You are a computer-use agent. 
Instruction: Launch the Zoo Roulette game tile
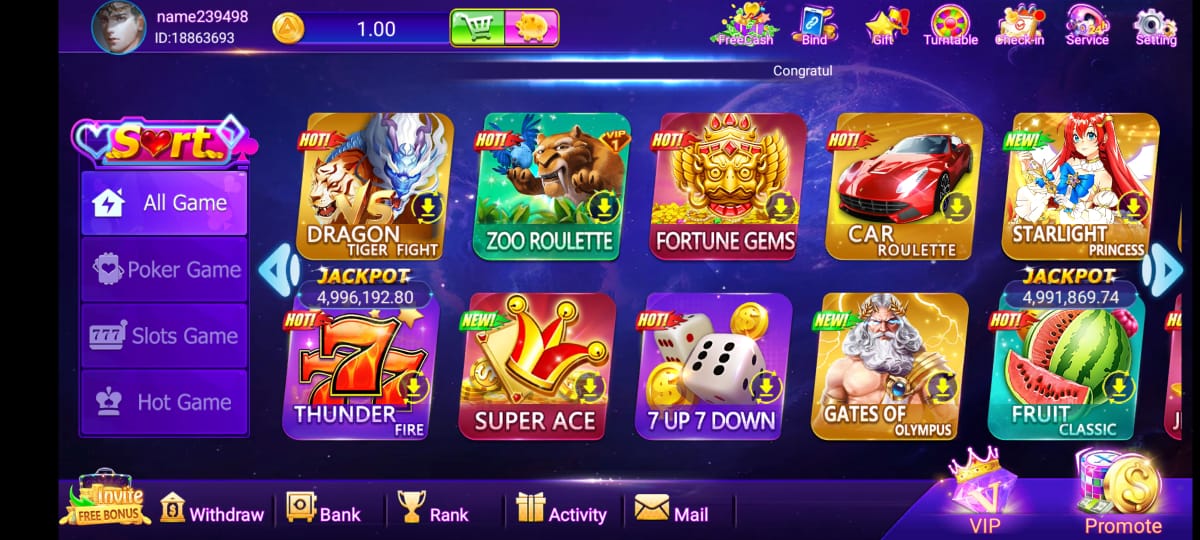pyautogui.click(x=549, y=187)
